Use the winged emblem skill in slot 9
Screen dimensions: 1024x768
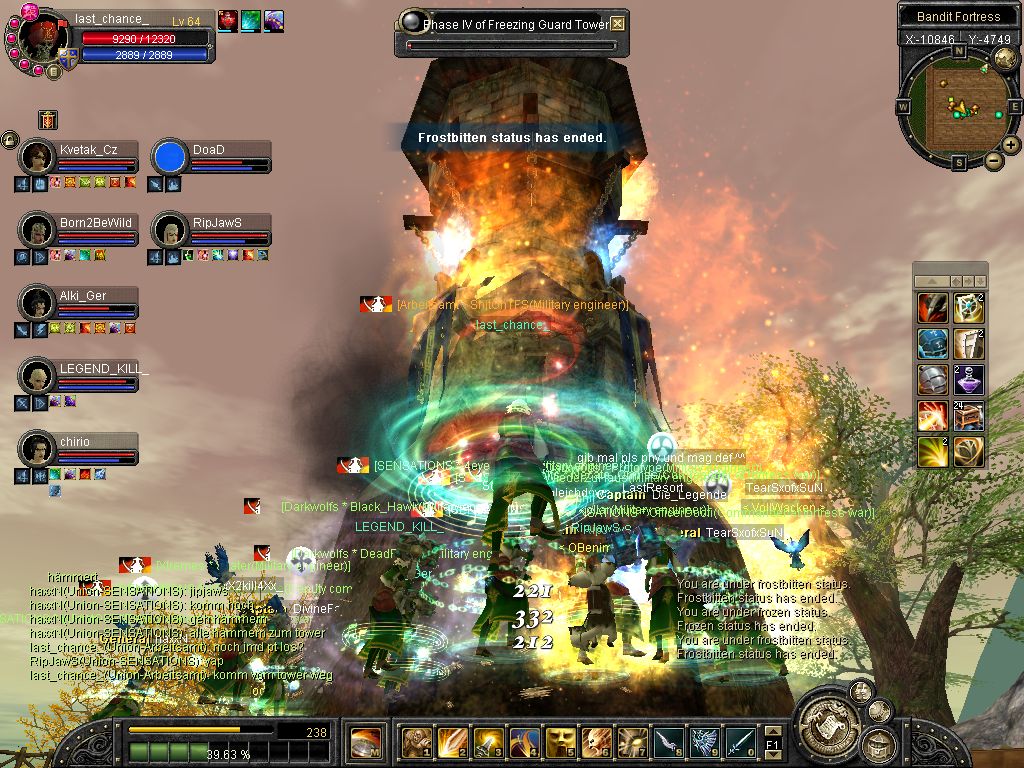703,742
